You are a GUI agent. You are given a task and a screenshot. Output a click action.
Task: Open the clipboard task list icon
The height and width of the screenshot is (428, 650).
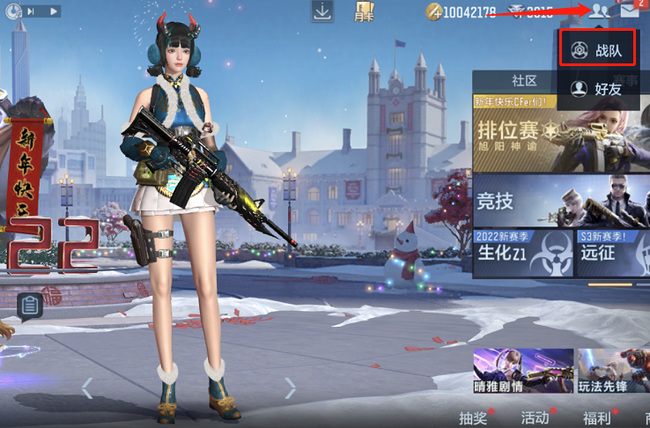(x=31, y=304)
